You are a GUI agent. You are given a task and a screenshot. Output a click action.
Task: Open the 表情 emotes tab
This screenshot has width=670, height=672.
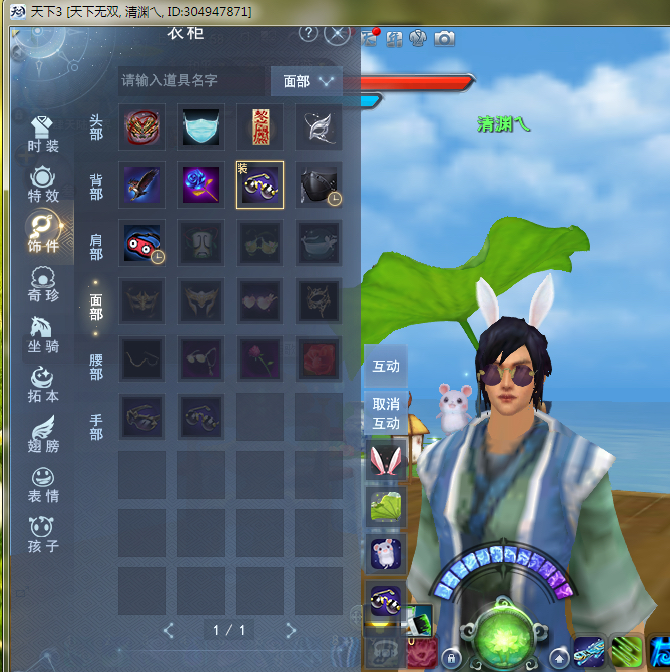(x=43, y=483)
